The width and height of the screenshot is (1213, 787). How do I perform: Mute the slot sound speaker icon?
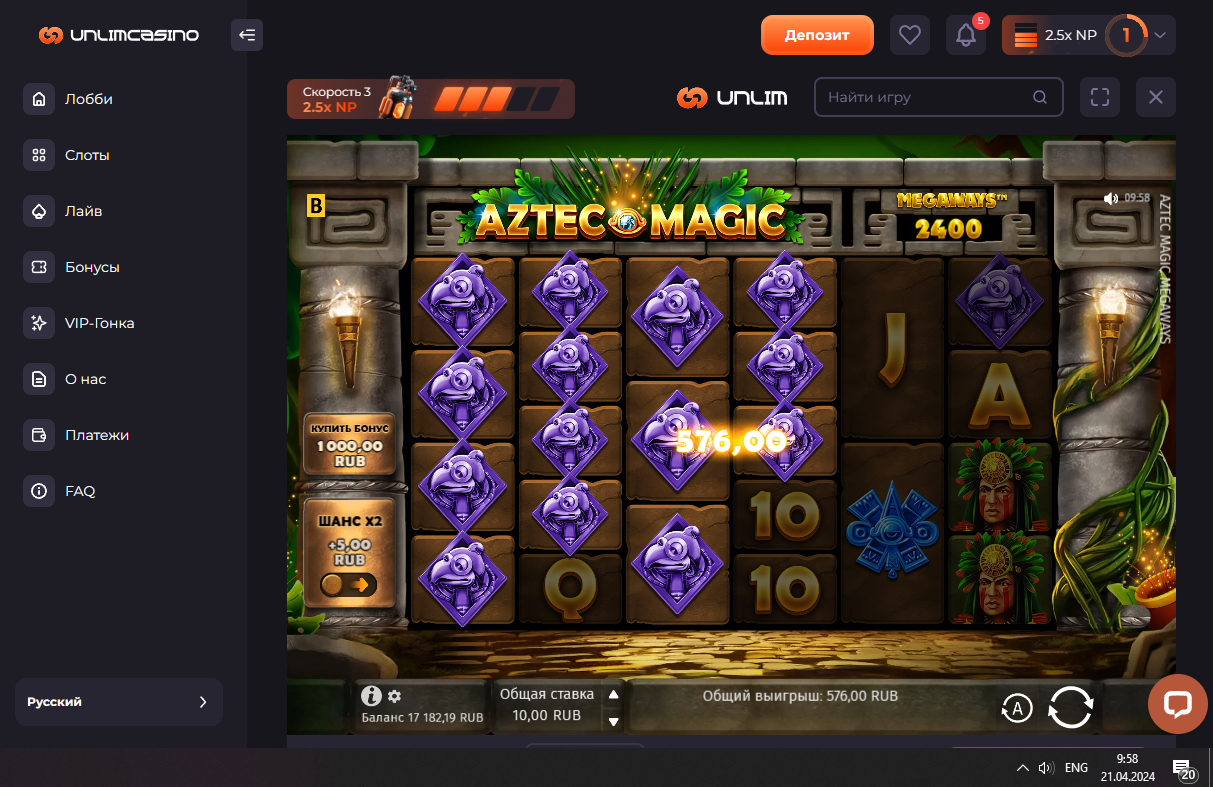[1110, 198]
